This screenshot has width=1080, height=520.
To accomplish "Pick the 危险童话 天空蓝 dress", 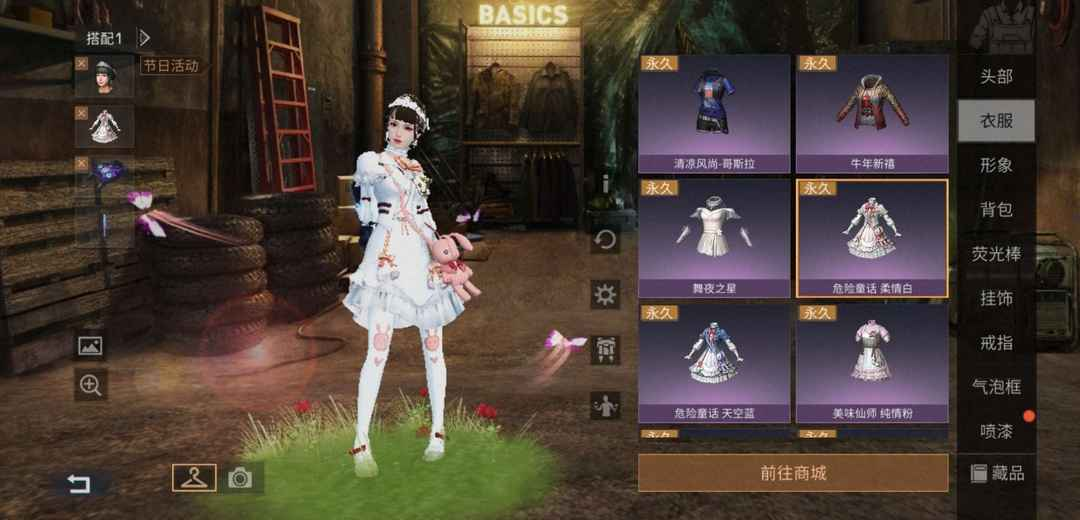I will tap(714, 362).
